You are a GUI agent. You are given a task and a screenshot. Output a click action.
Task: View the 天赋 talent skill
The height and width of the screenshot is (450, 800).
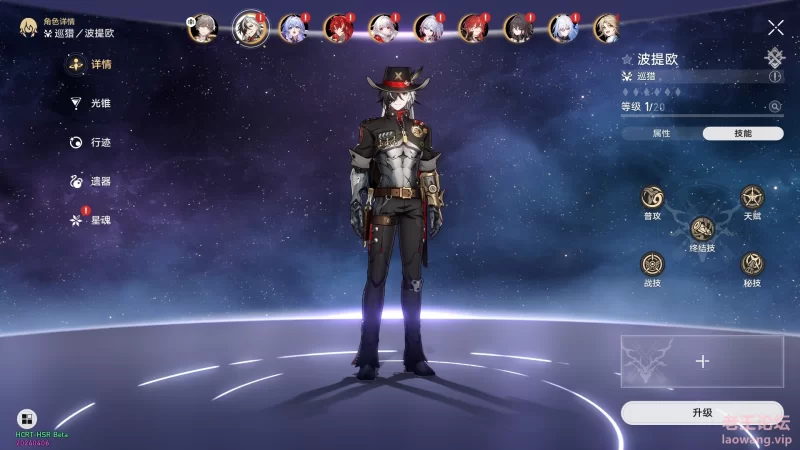(x=752, y=197)
